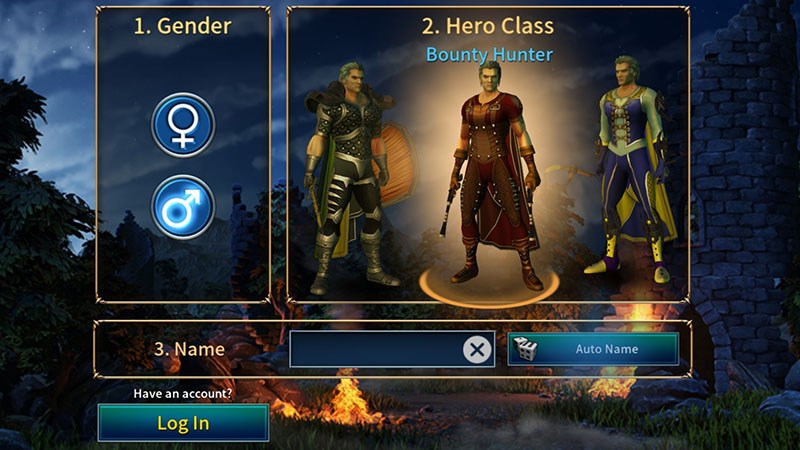Click the hero name text field

click(x=375, y=349)
